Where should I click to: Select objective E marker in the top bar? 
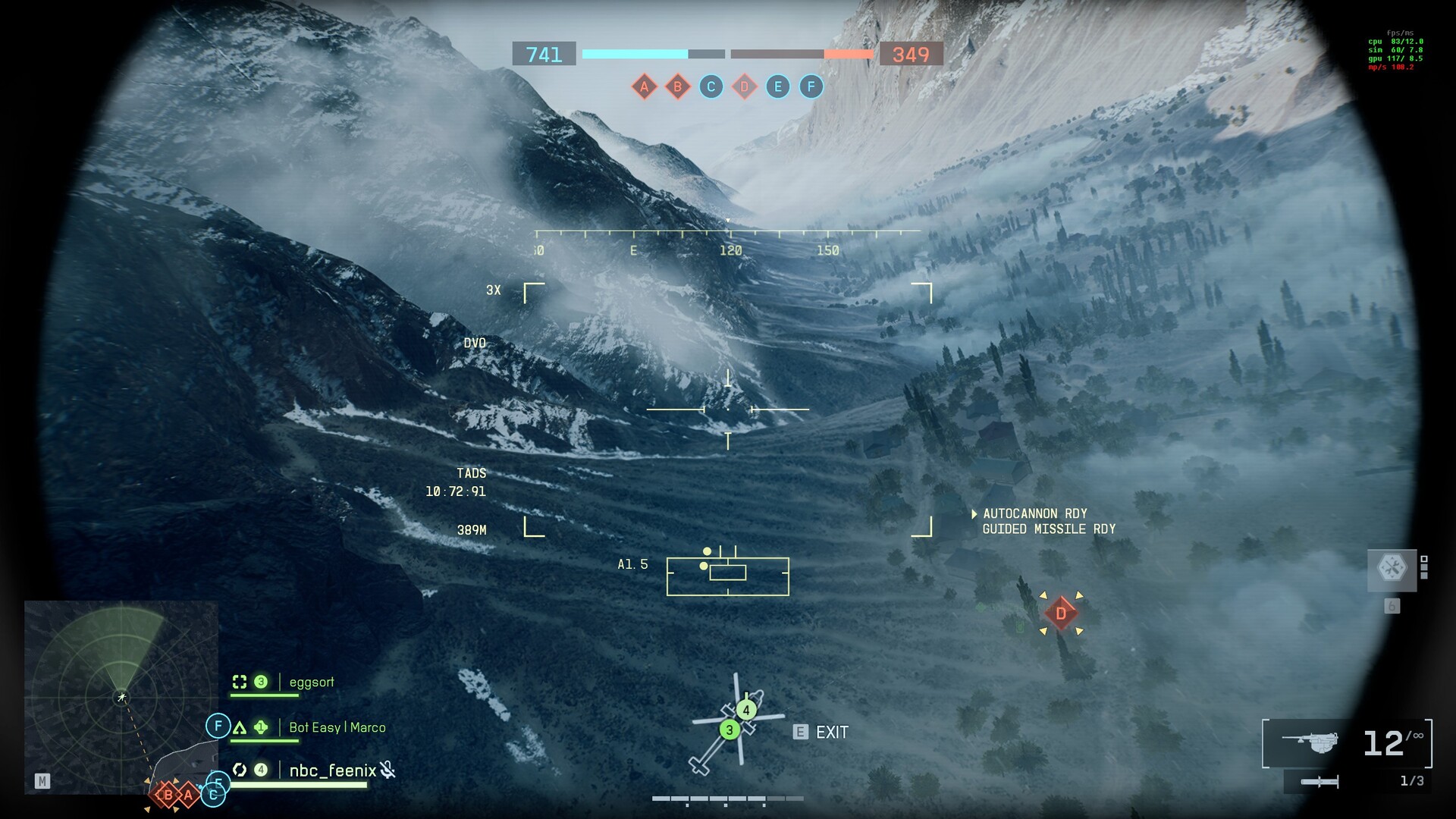point(777,86)
